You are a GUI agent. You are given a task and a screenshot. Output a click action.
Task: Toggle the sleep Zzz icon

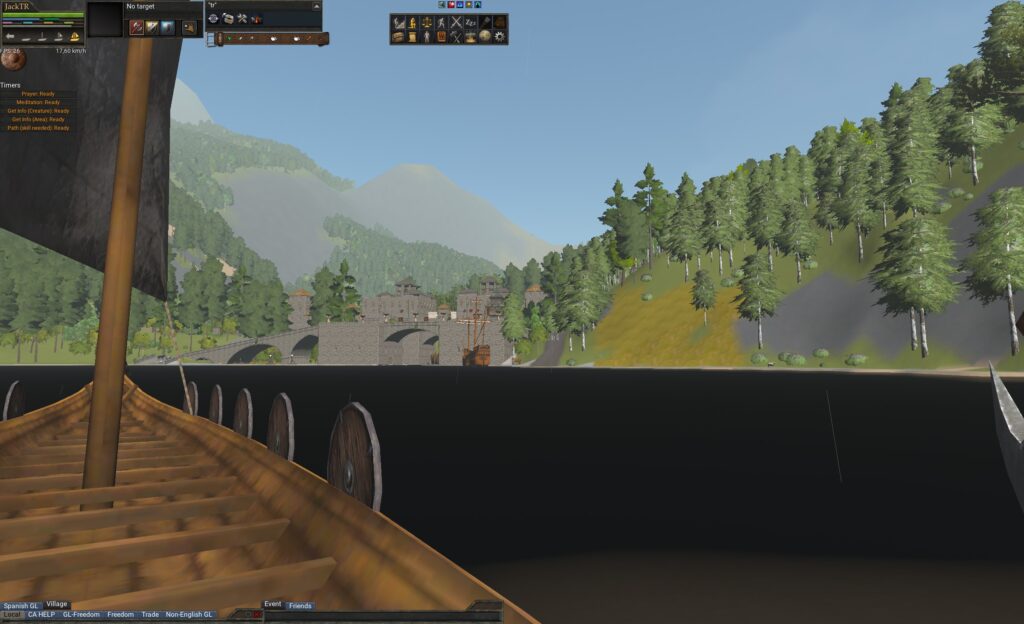[x=471, y=22]
